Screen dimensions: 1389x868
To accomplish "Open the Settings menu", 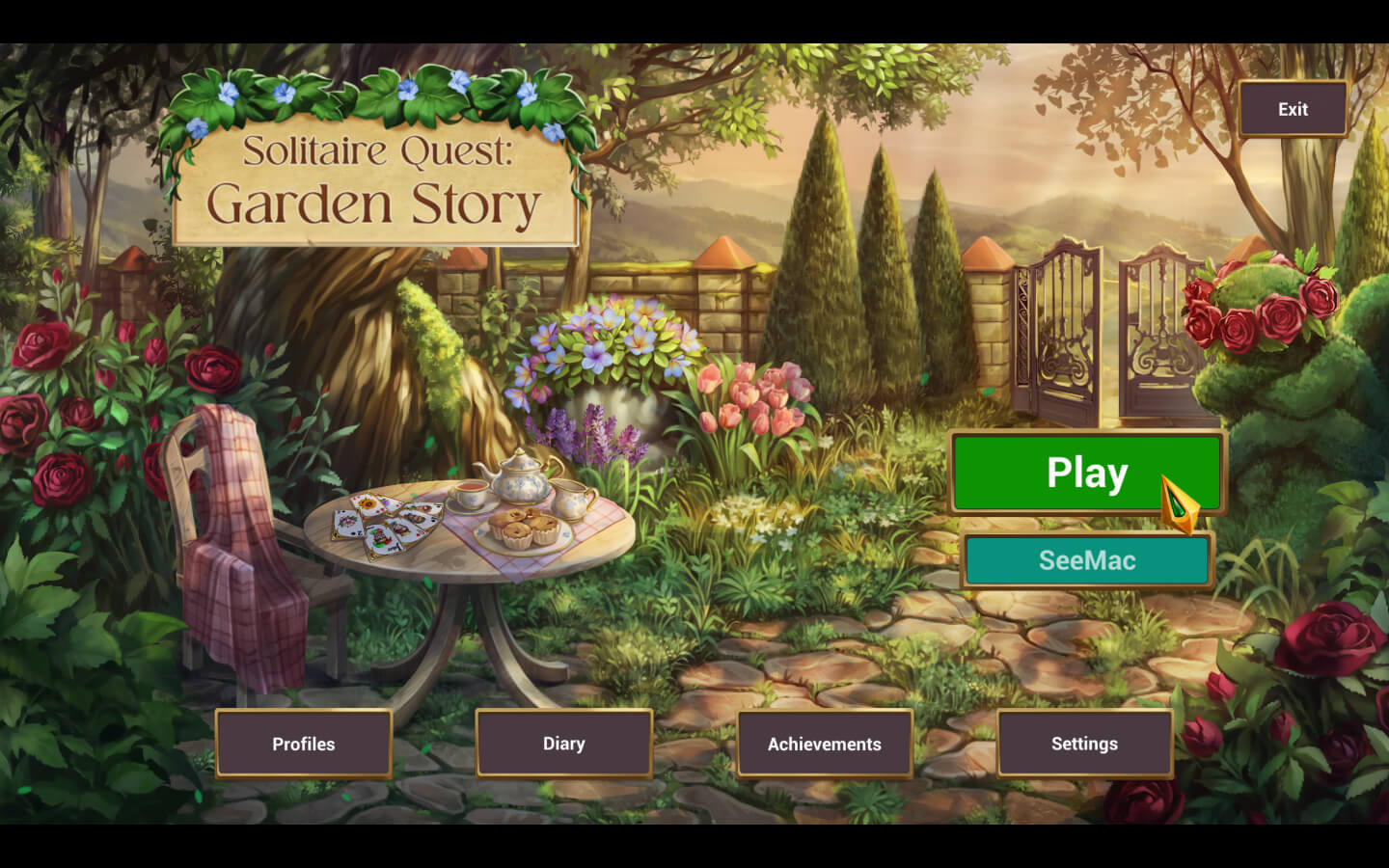I will [x=1085, y=744].
